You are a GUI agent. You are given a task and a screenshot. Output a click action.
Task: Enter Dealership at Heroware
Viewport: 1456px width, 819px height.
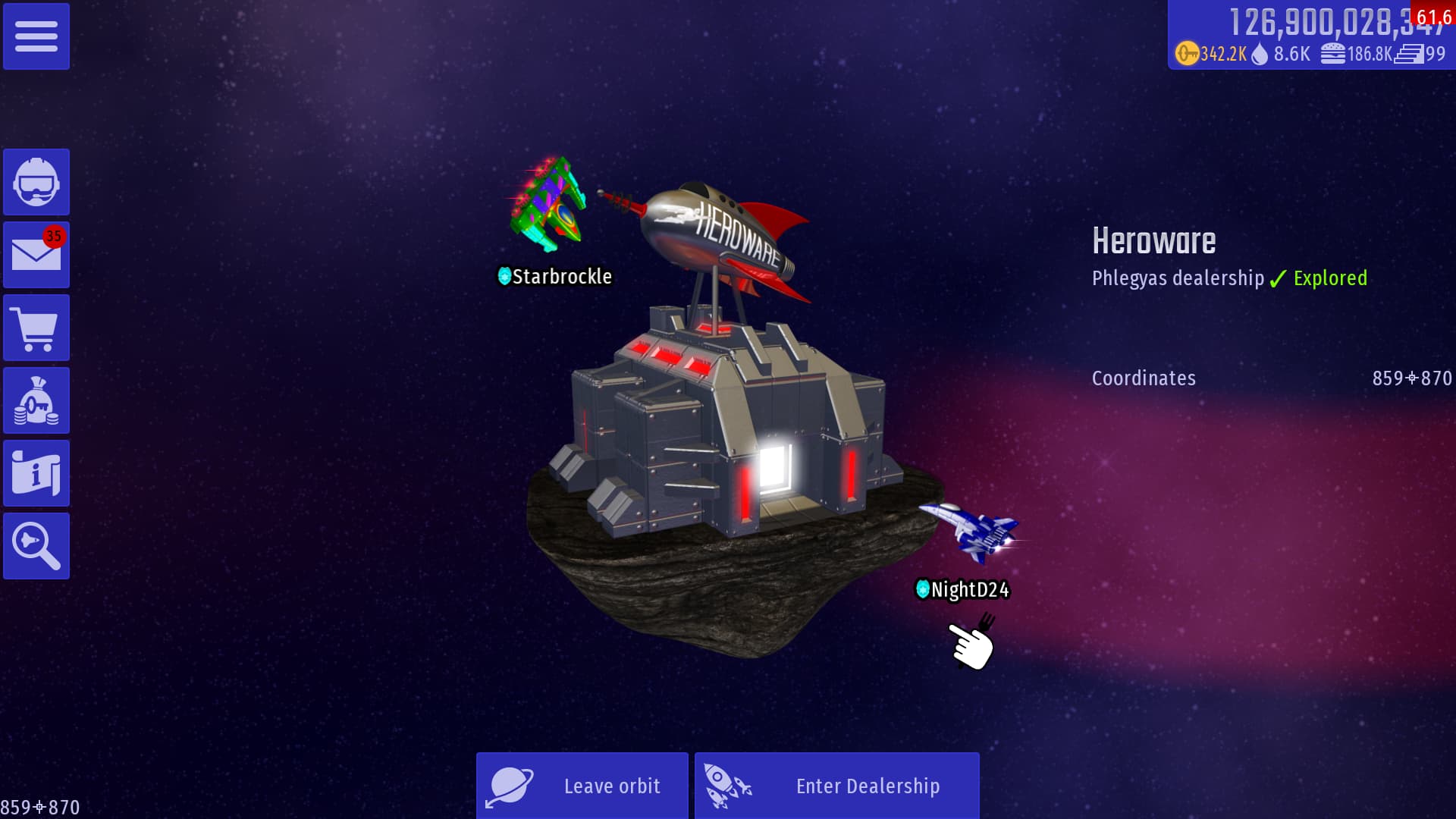[x=837, y=786]
